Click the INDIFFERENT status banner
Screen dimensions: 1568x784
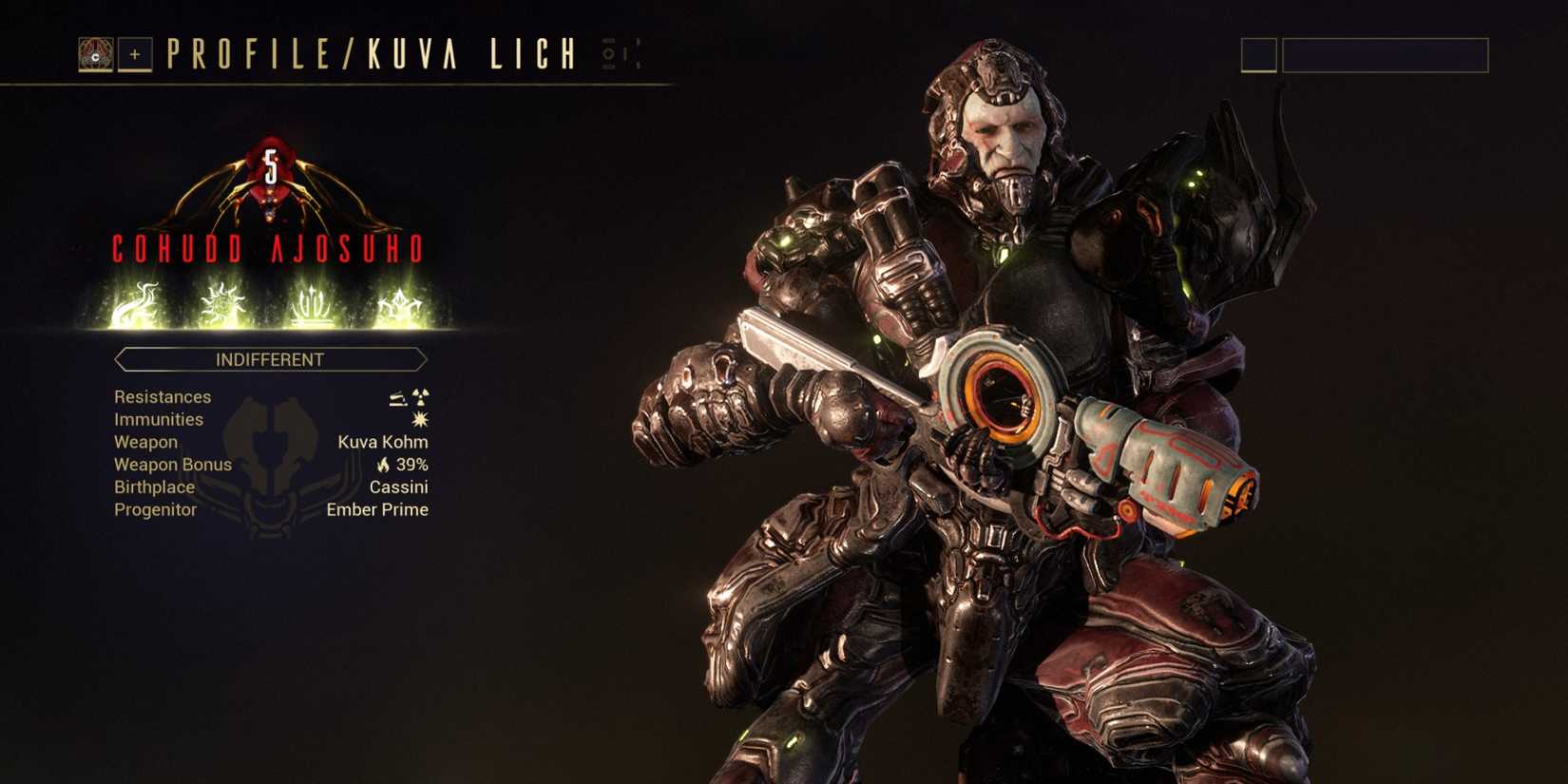(270, 359)
